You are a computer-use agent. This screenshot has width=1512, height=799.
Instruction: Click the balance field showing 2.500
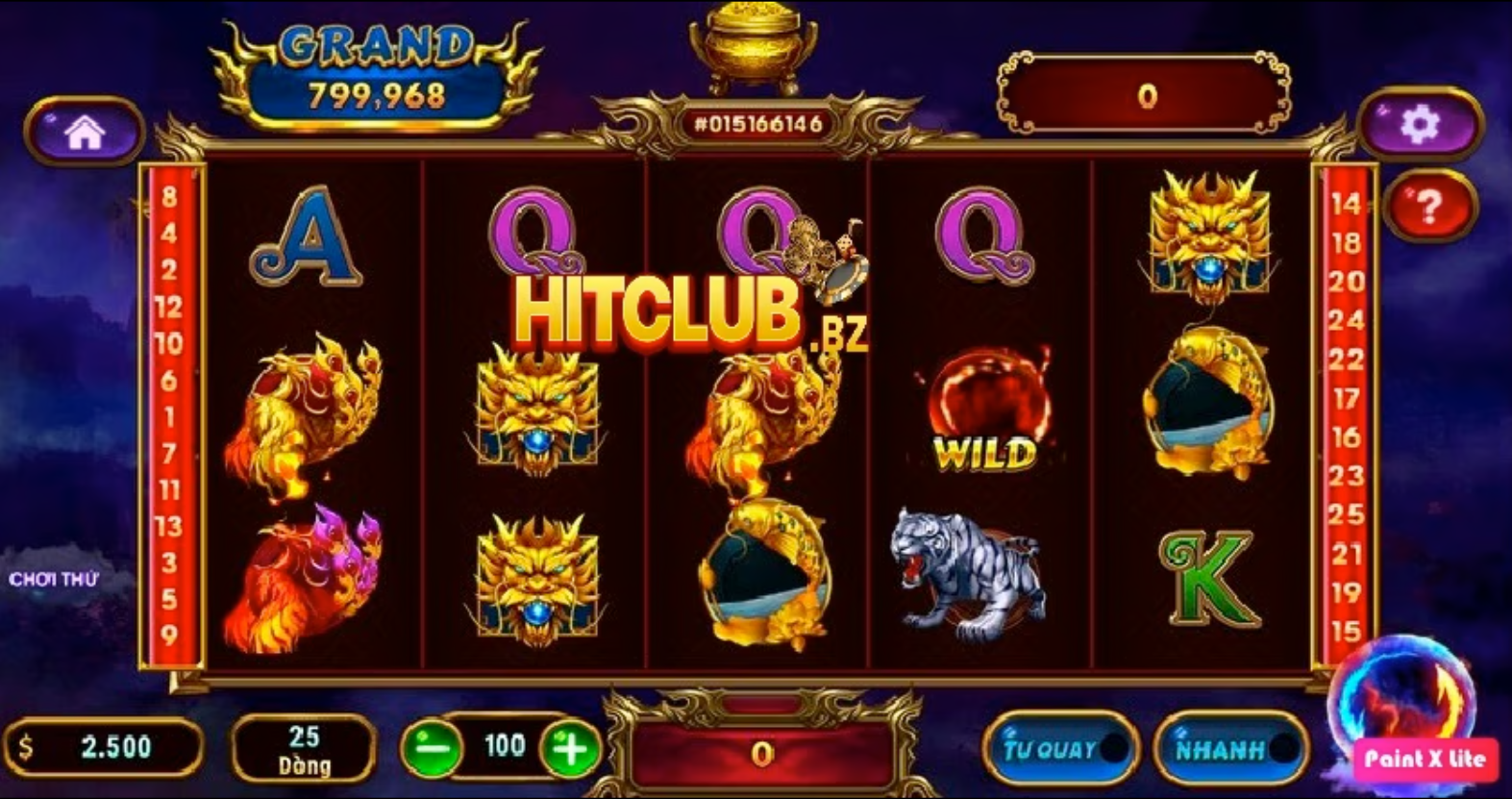[106, 747]
